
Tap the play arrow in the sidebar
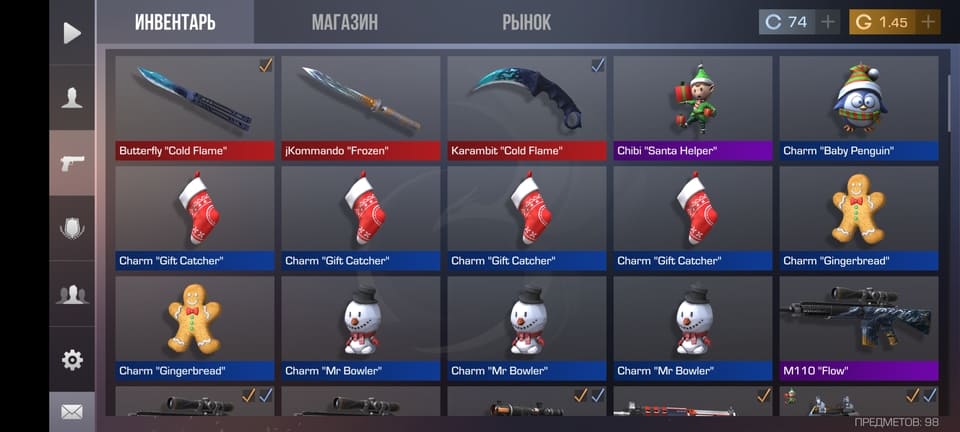[x=72, y=33]
